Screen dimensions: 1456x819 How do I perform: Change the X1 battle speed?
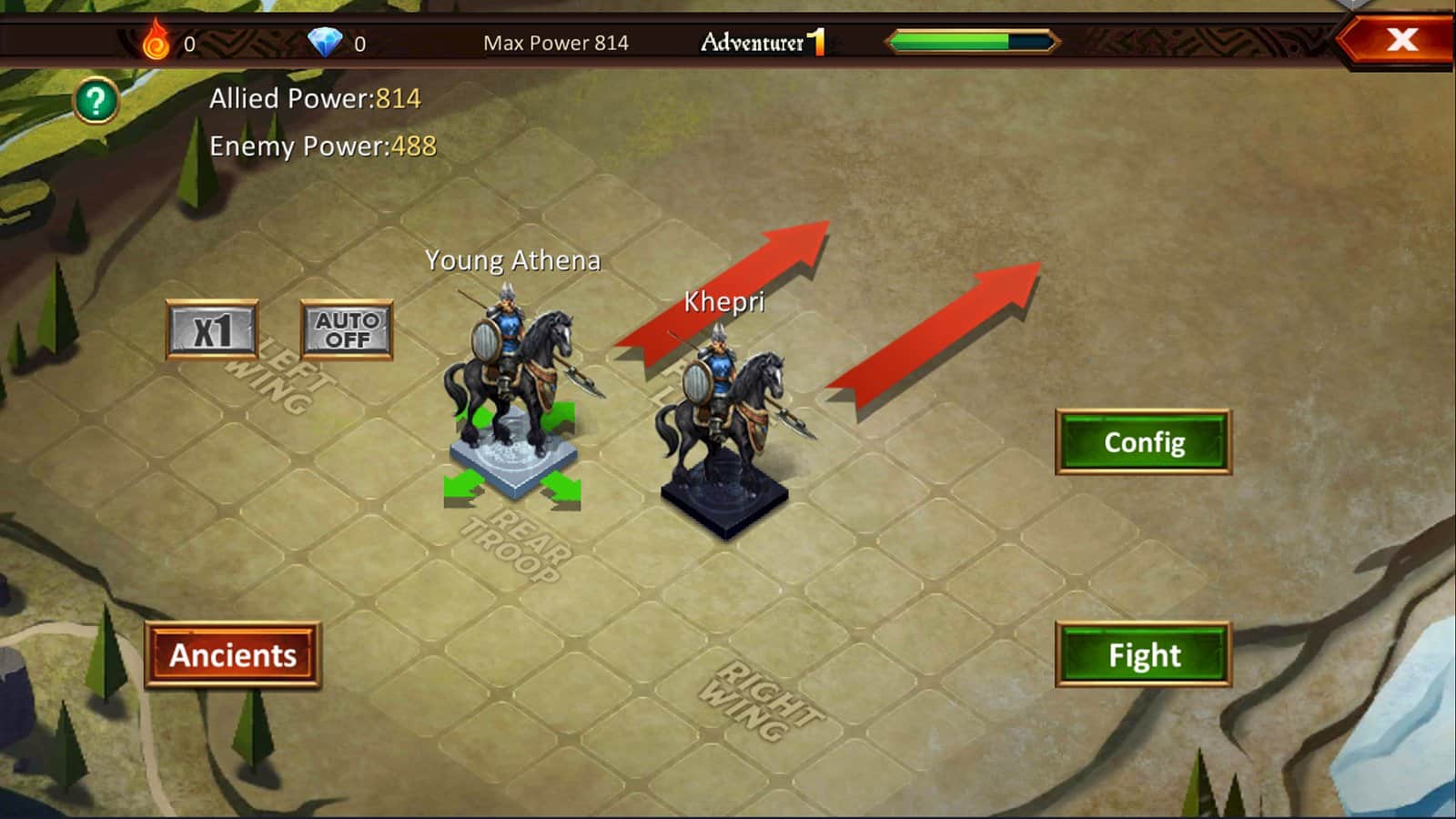[x=212, y=330]
